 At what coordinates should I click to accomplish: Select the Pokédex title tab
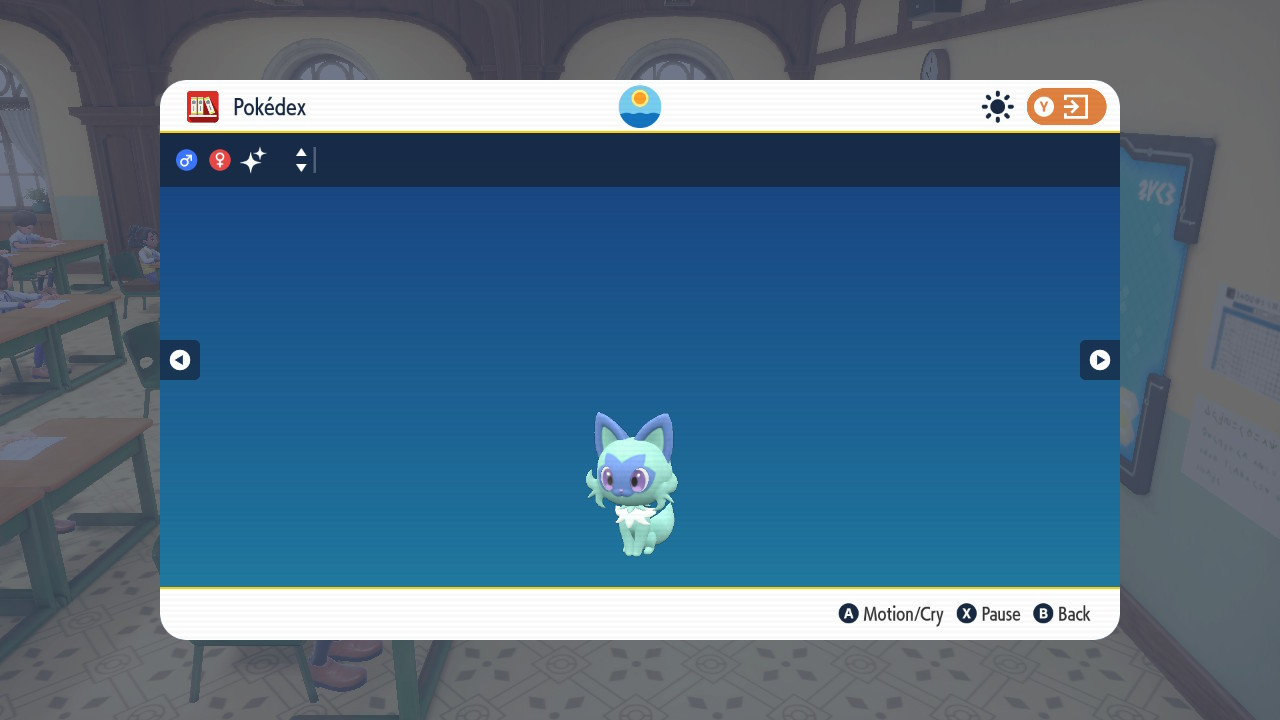pos(268,107)
